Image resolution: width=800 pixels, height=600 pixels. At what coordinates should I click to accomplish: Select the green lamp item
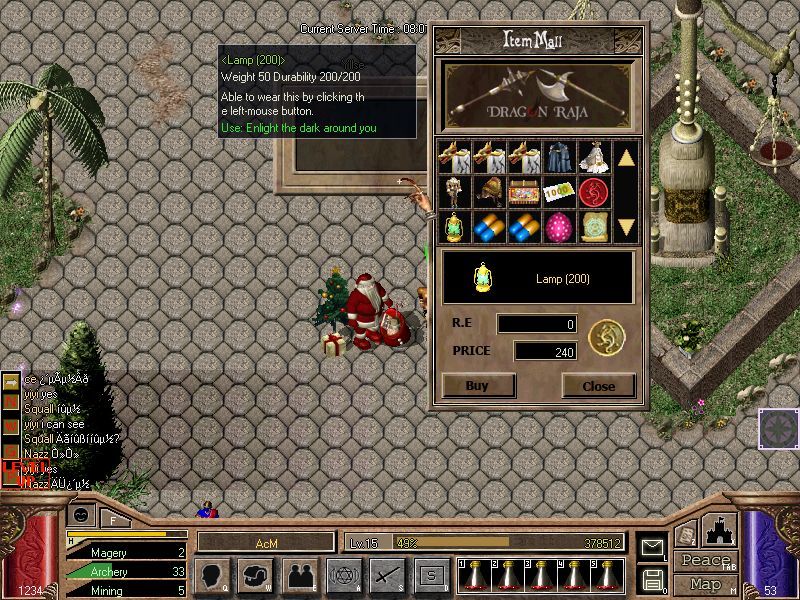(455, 225)
